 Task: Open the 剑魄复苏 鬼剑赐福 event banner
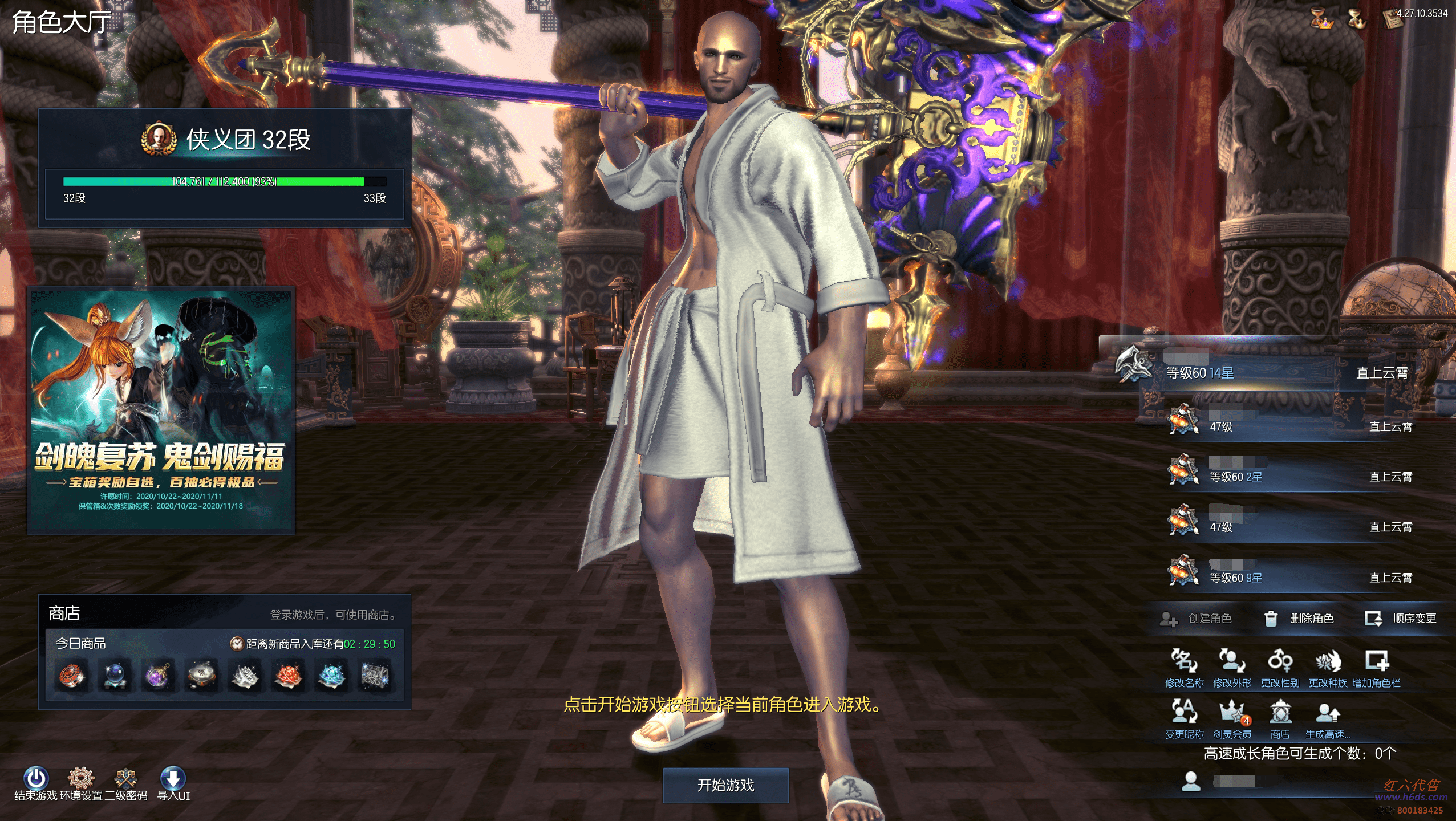(161, 410)
